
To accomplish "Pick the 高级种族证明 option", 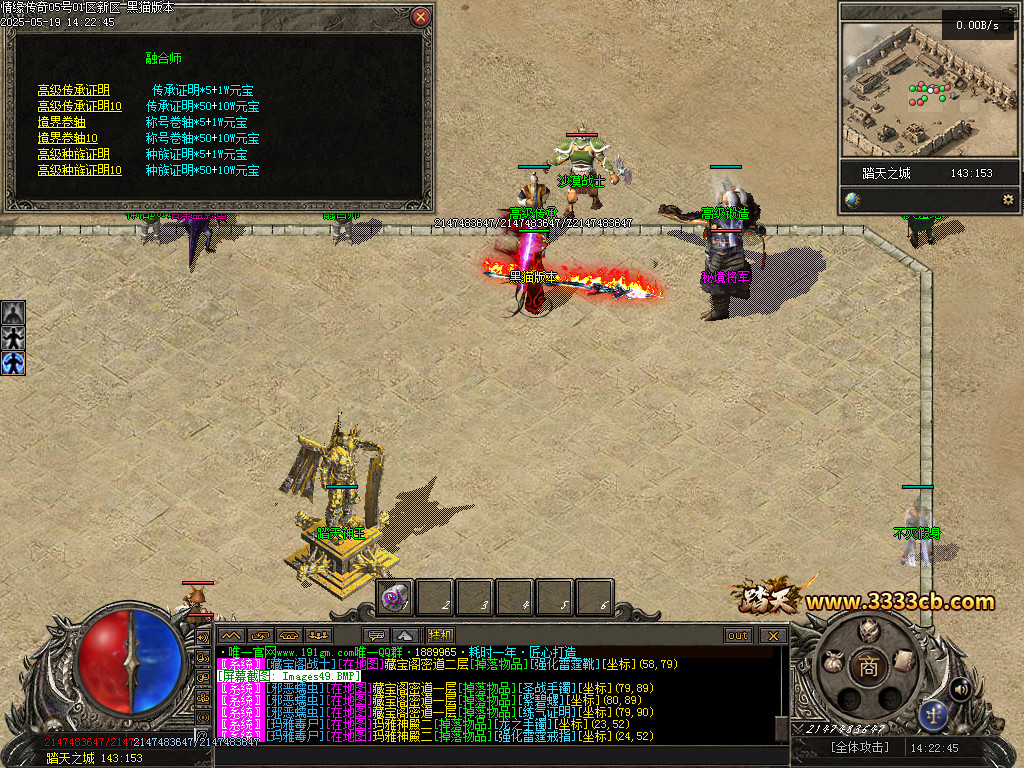I will [x=73, y=154].
